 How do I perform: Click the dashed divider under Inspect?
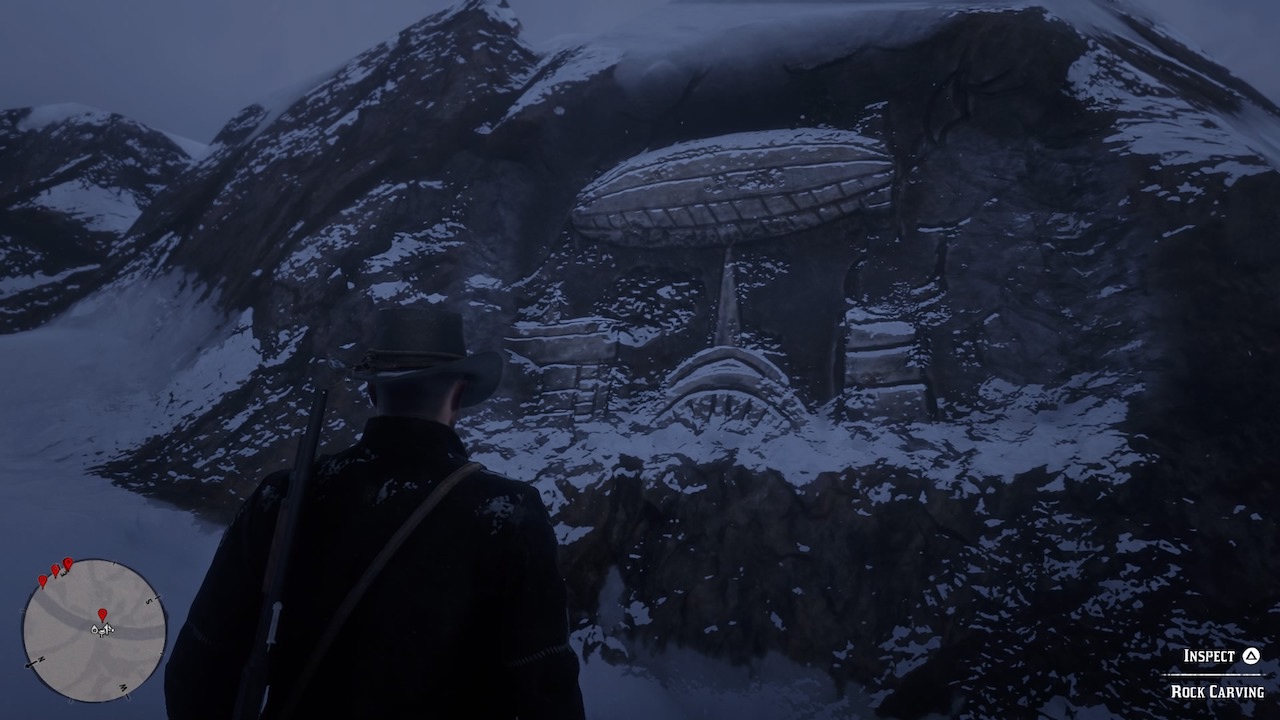click(x=1212, y=675)
